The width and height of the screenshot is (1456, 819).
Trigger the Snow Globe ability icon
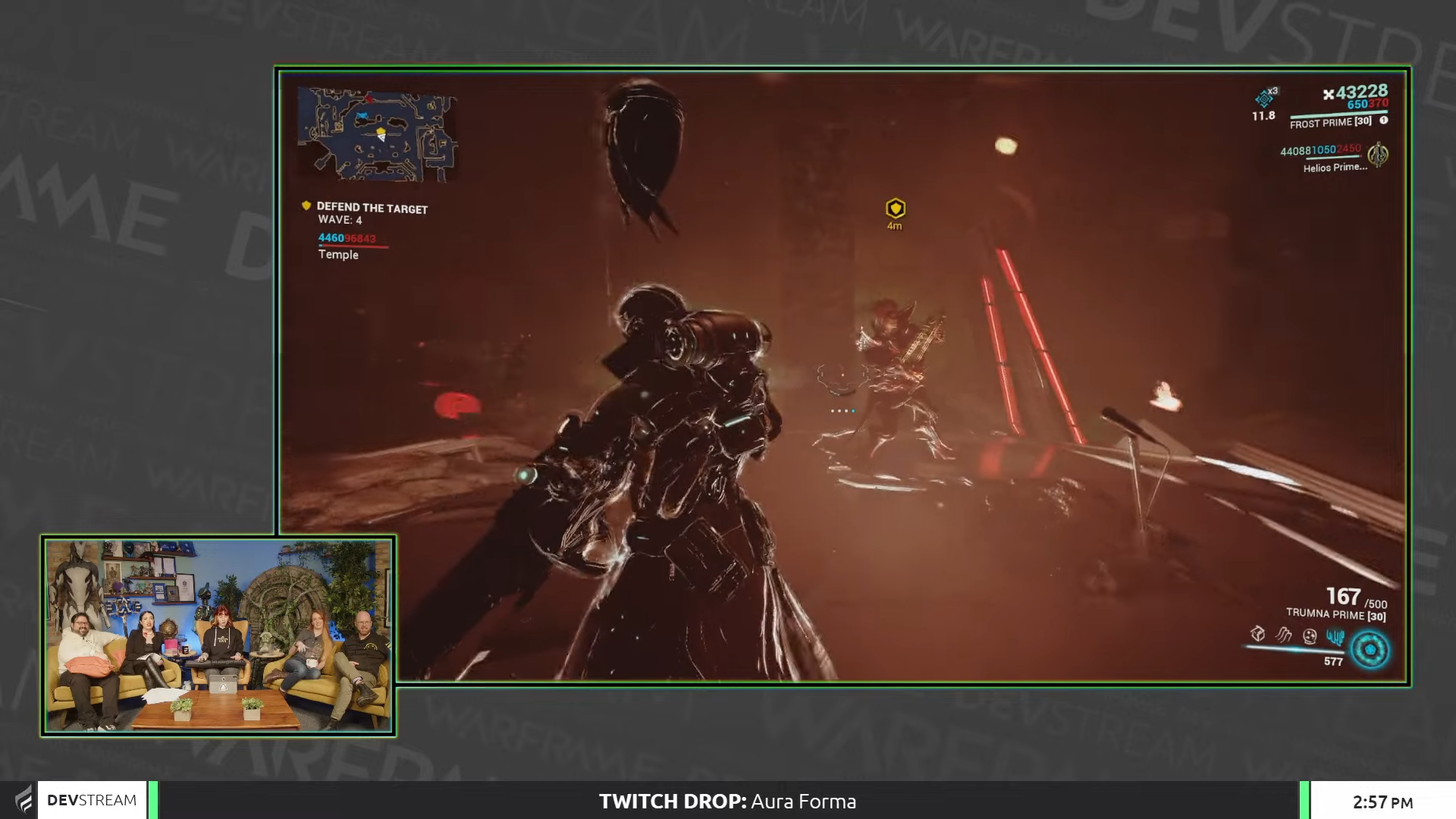click(x=1310, y=635)
